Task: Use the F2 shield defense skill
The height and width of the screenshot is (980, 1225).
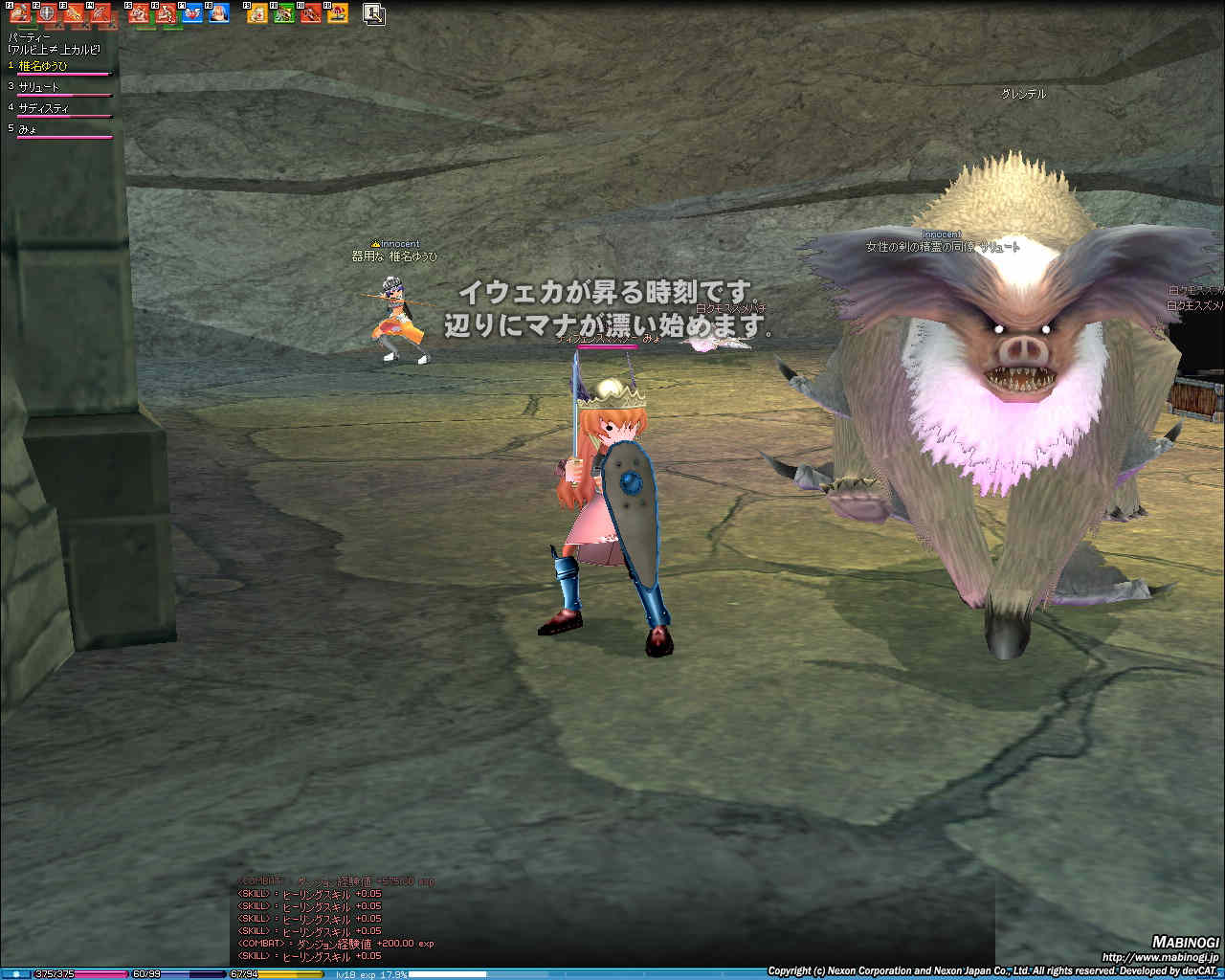Action: click(x=47, y=13)
